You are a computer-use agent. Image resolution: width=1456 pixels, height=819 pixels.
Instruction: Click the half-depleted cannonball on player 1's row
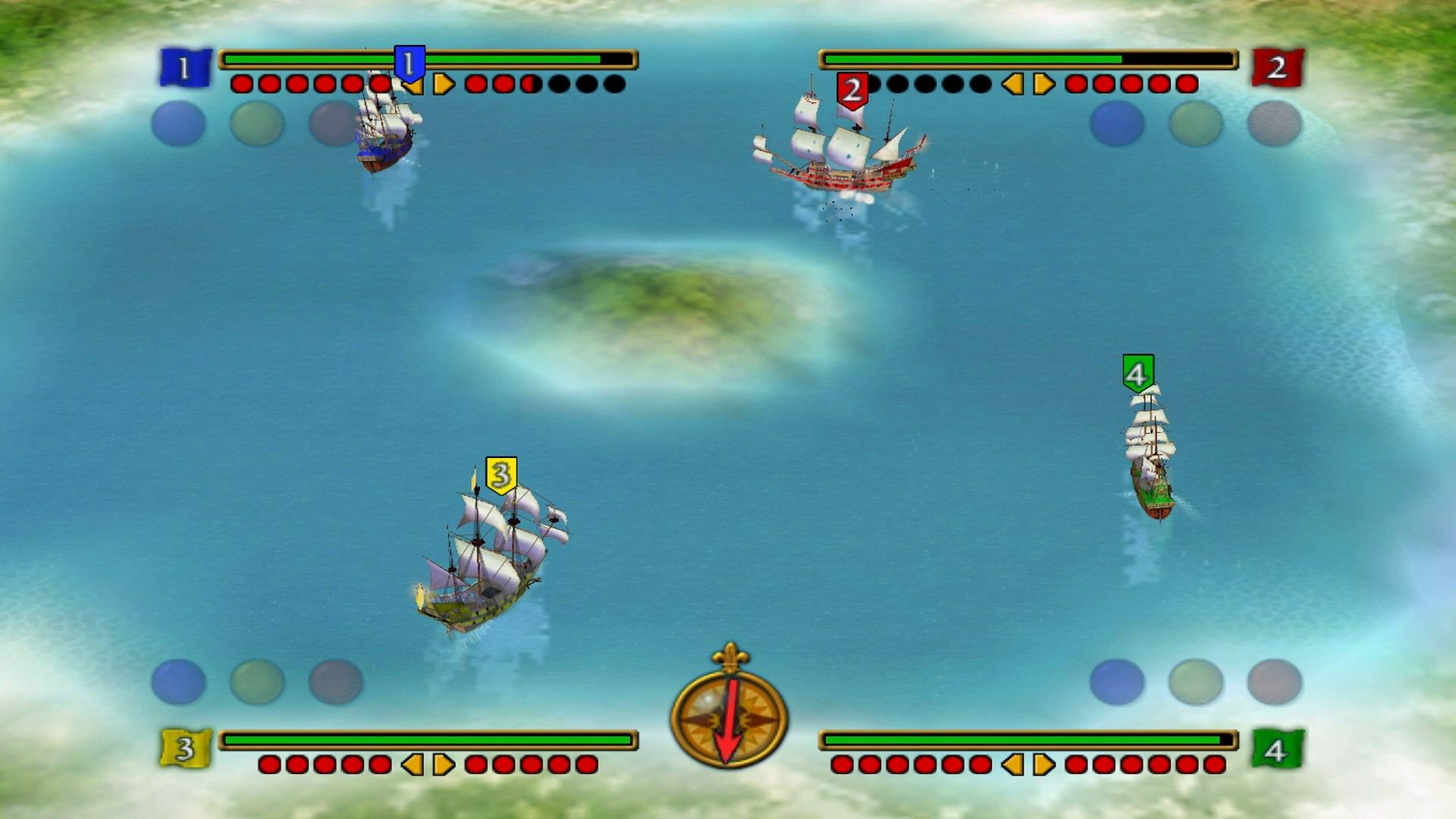click(x=529, y=83)
